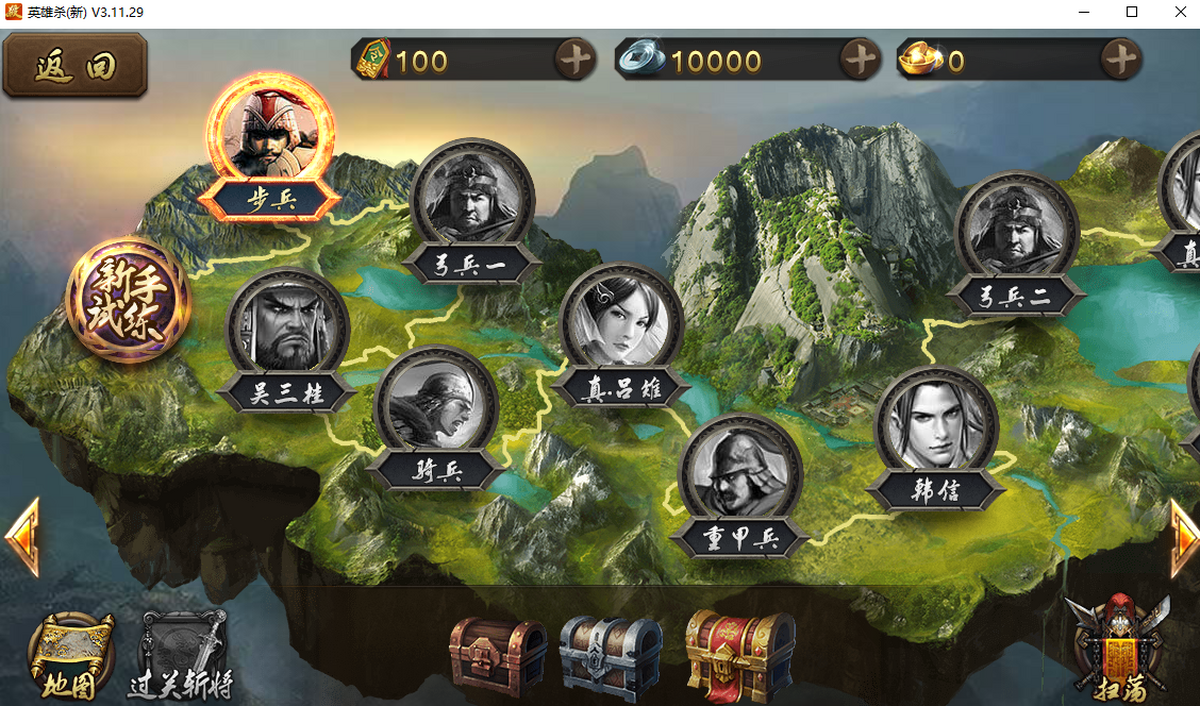Open the 新手试练 medallion
The width and height of the screenshot is (1200, 706).
tap(127, 298)
